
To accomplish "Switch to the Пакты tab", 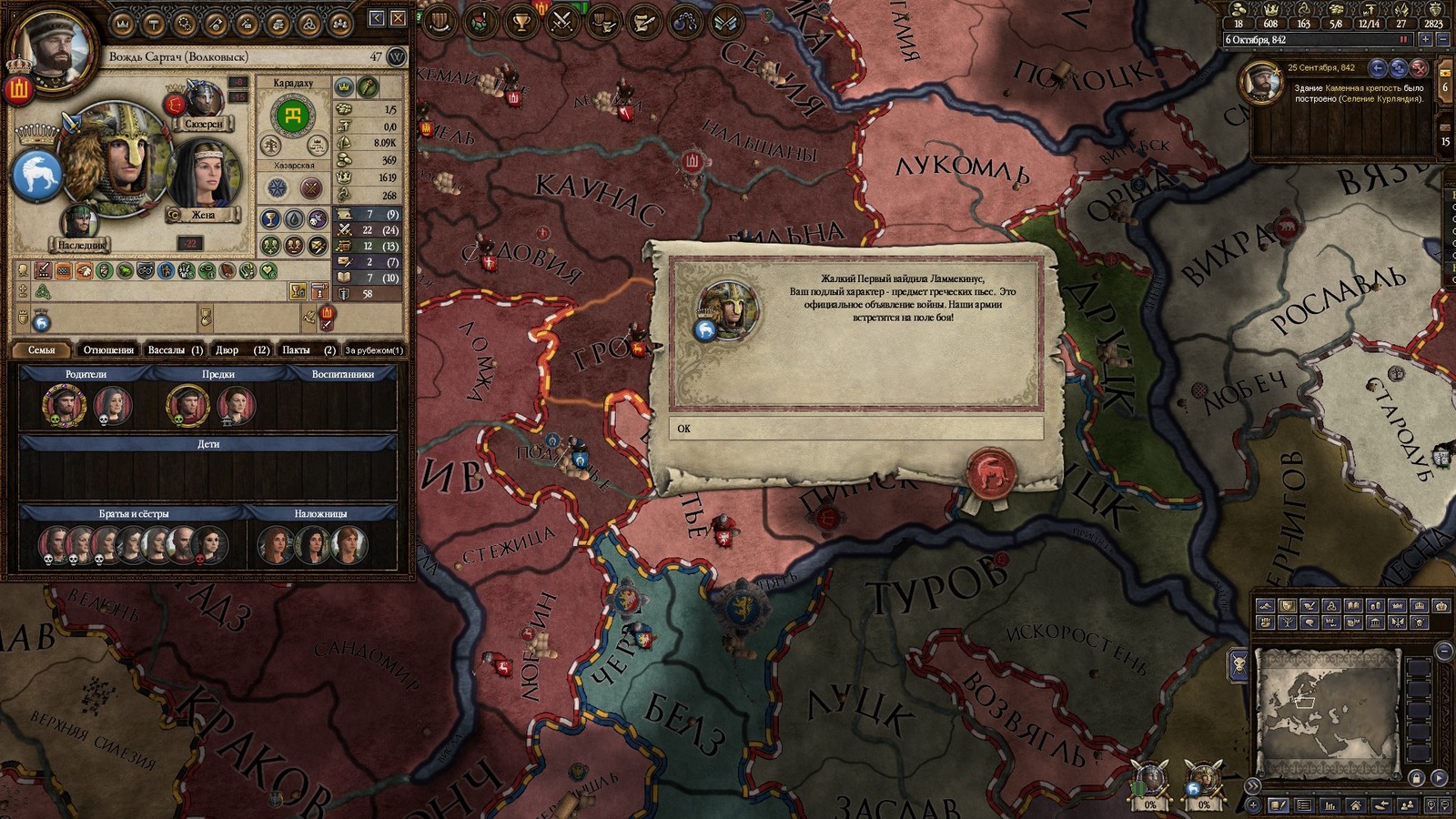I will click(308, 349).
